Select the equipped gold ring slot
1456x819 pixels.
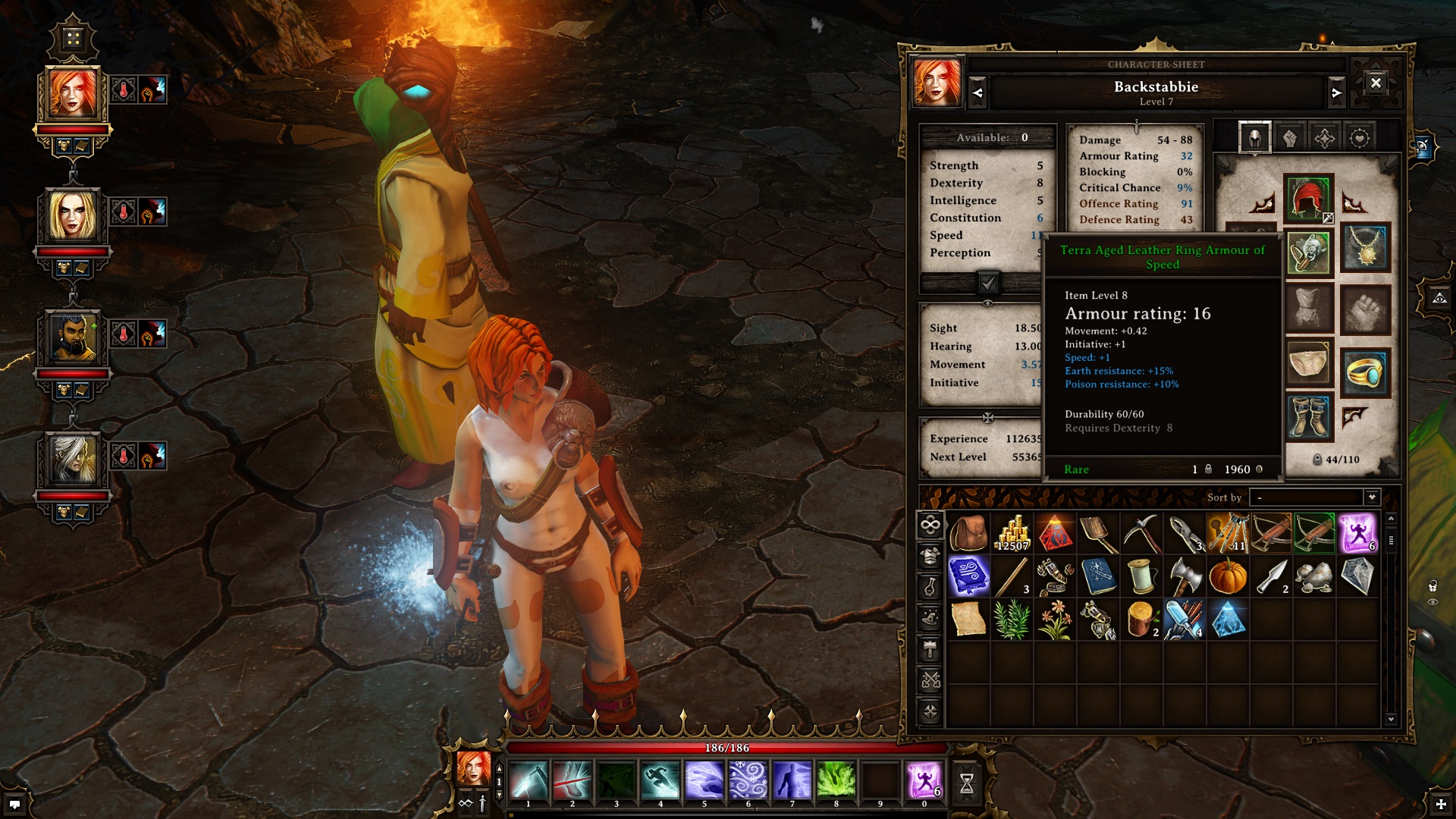pyautogui.click(x=1365, y=372)
